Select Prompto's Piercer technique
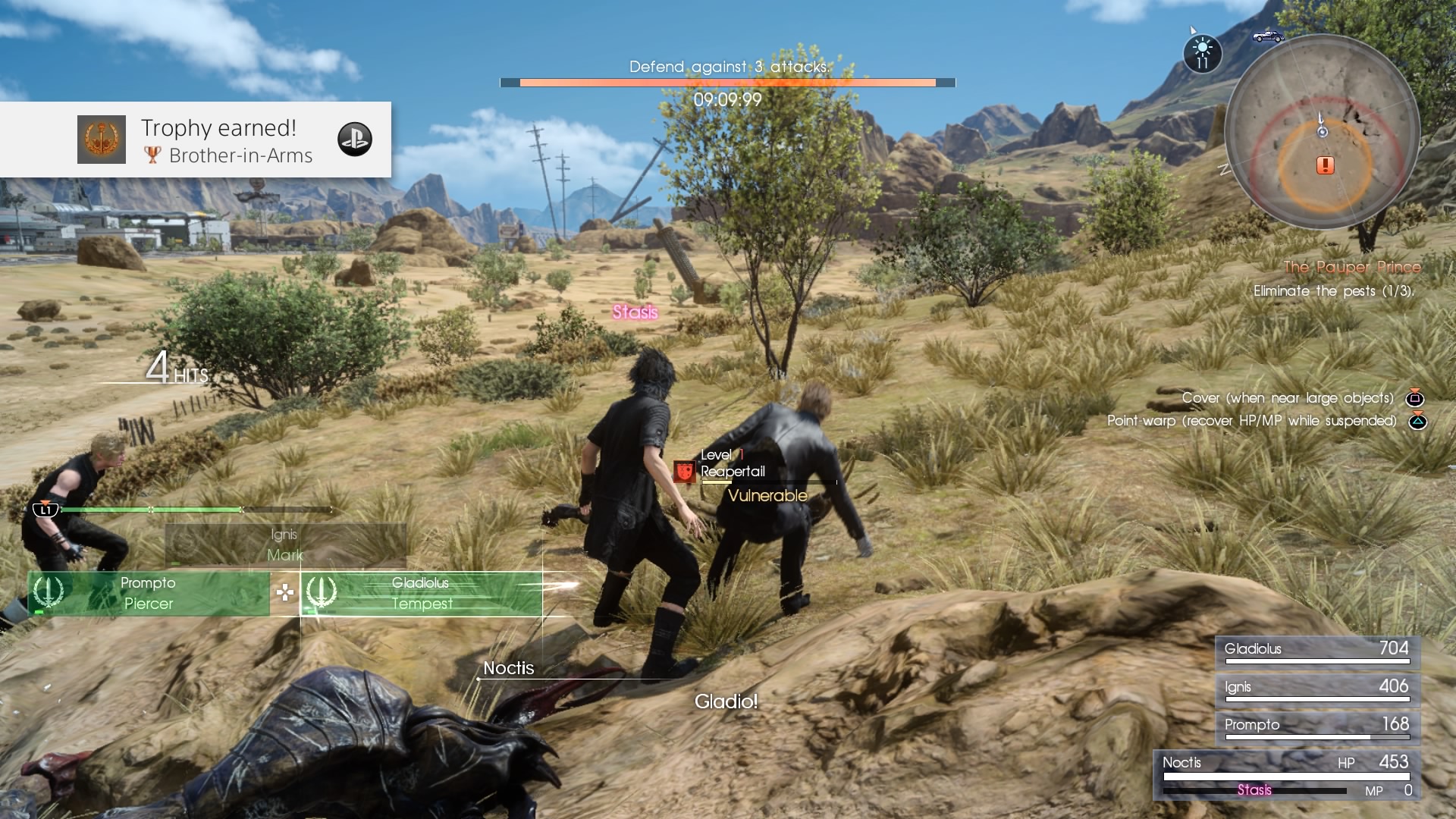The image size is (1456, 819). pos(149,593)
